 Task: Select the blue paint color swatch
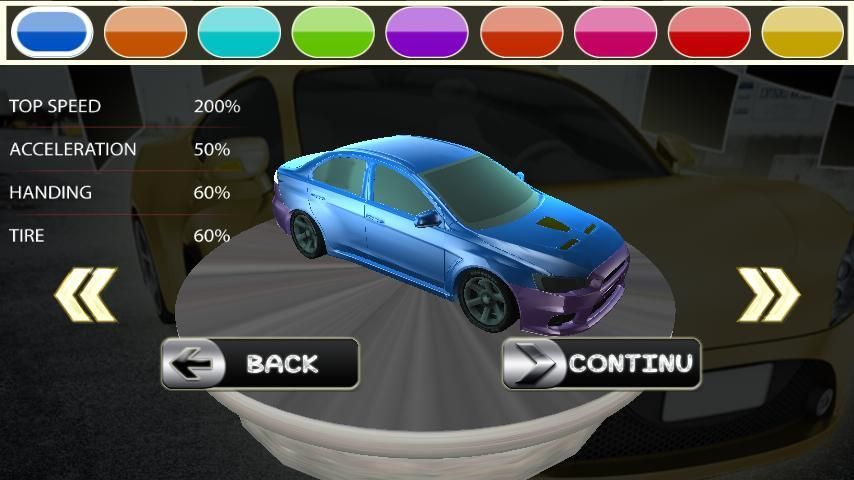(52, 32)
